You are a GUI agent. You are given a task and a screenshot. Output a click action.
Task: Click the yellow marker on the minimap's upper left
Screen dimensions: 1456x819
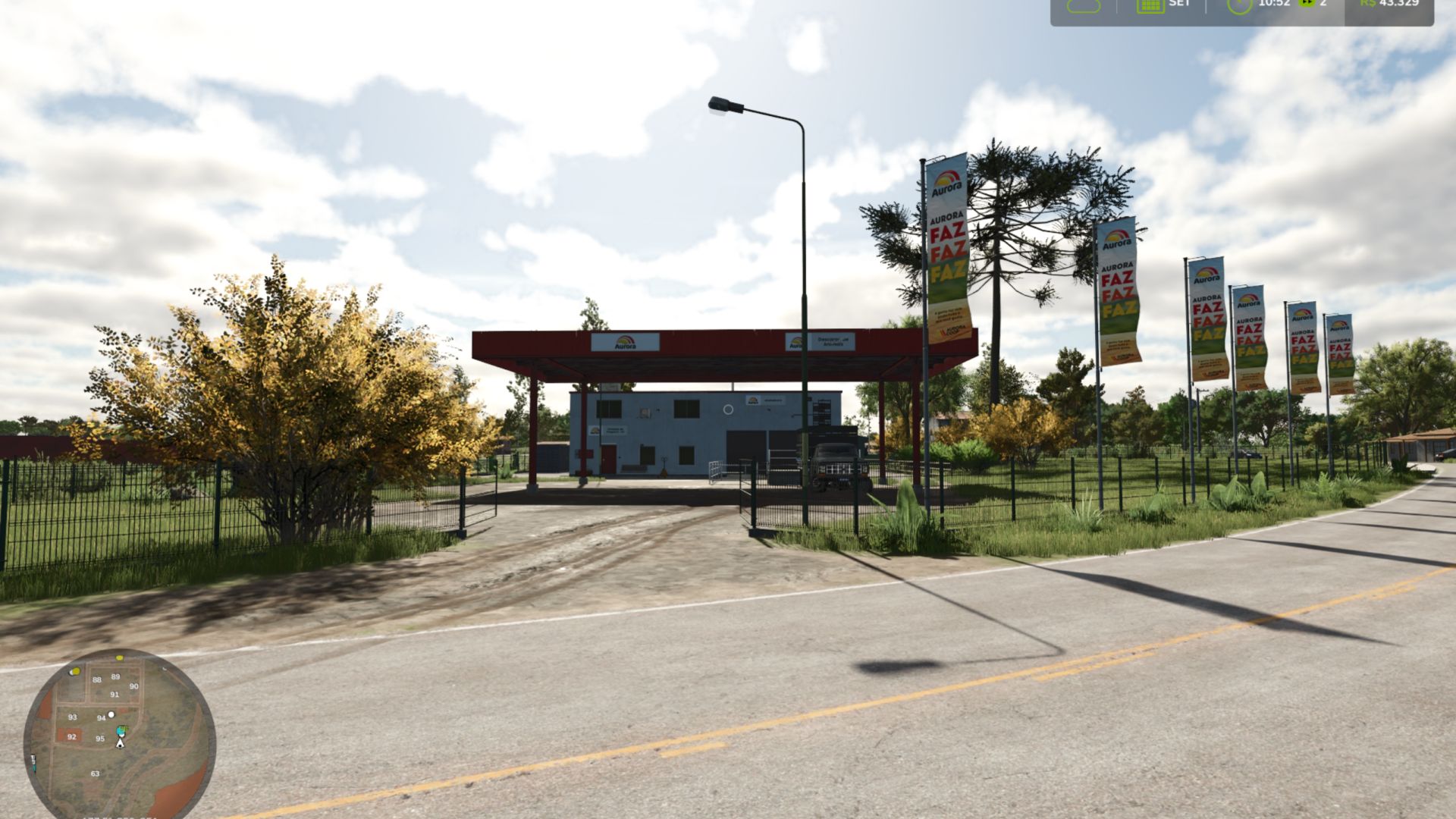tap(75, 671)
